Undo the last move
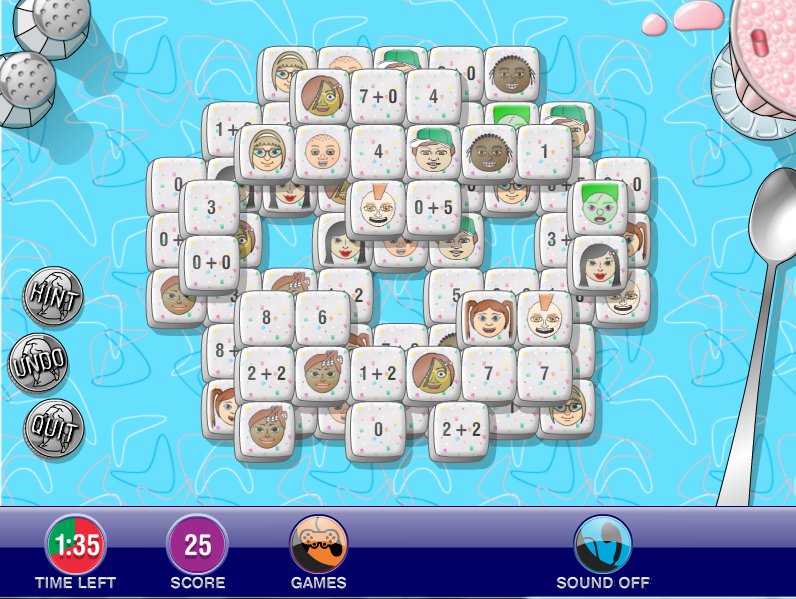Viewport: 796px width, 599px height. (39, 363)
